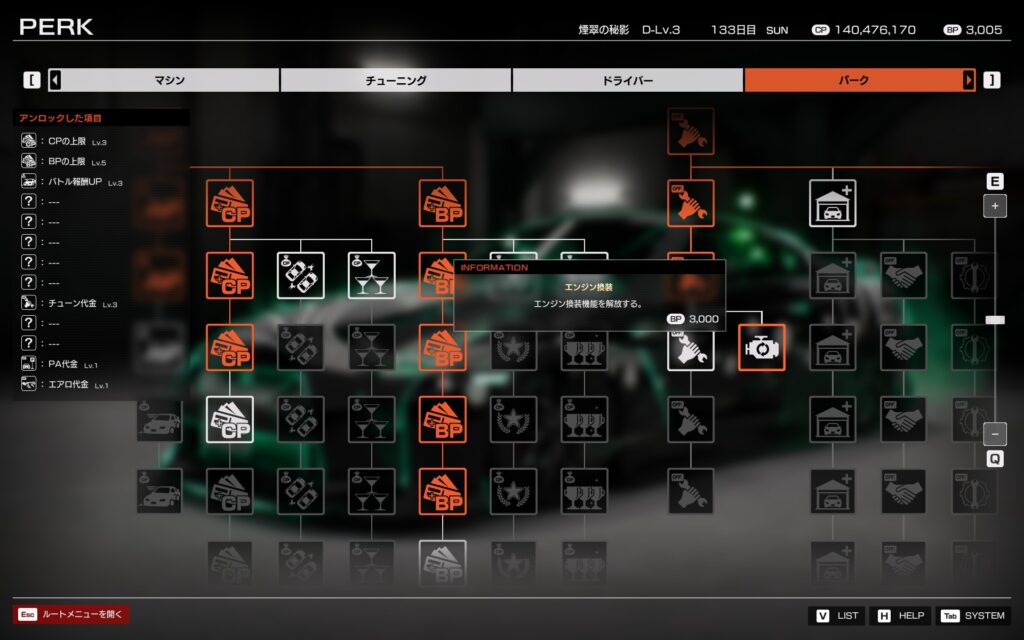The image size is (1024, 640).
Task: Open the チューニング tab
Action: (396, 80)
